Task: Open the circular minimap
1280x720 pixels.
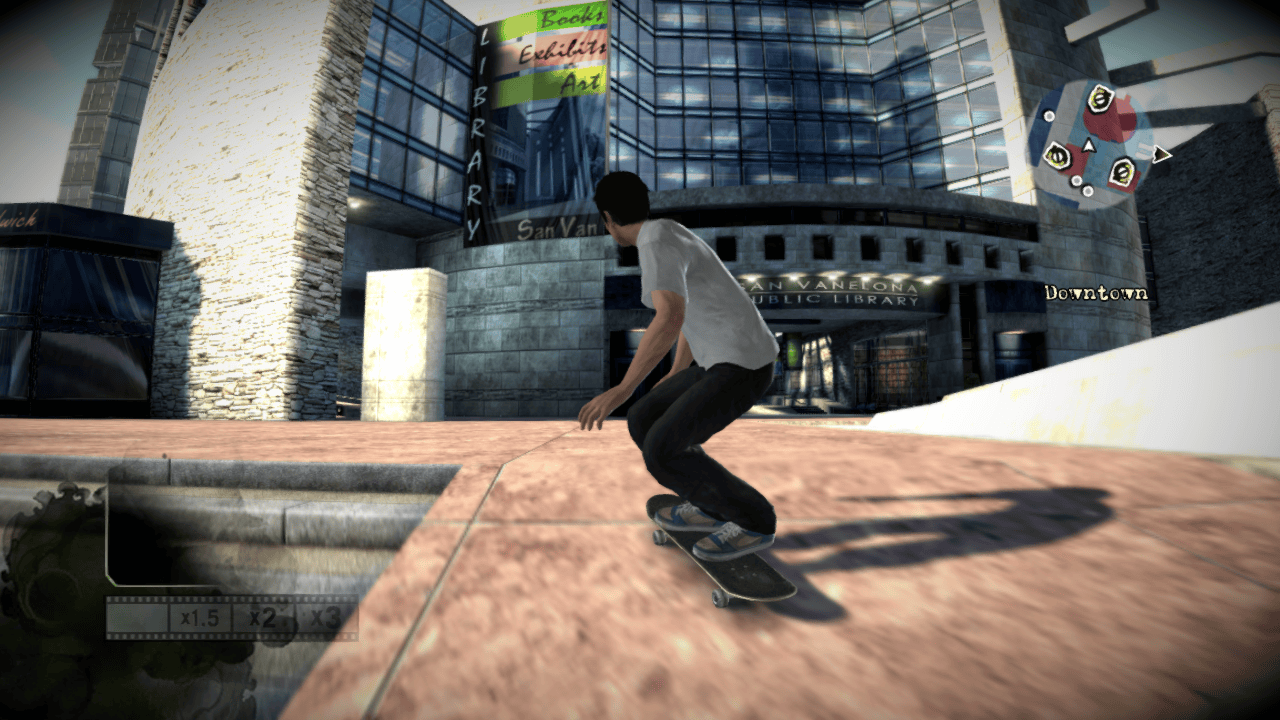Action: pyautogui.click(x=1090, y=145)
